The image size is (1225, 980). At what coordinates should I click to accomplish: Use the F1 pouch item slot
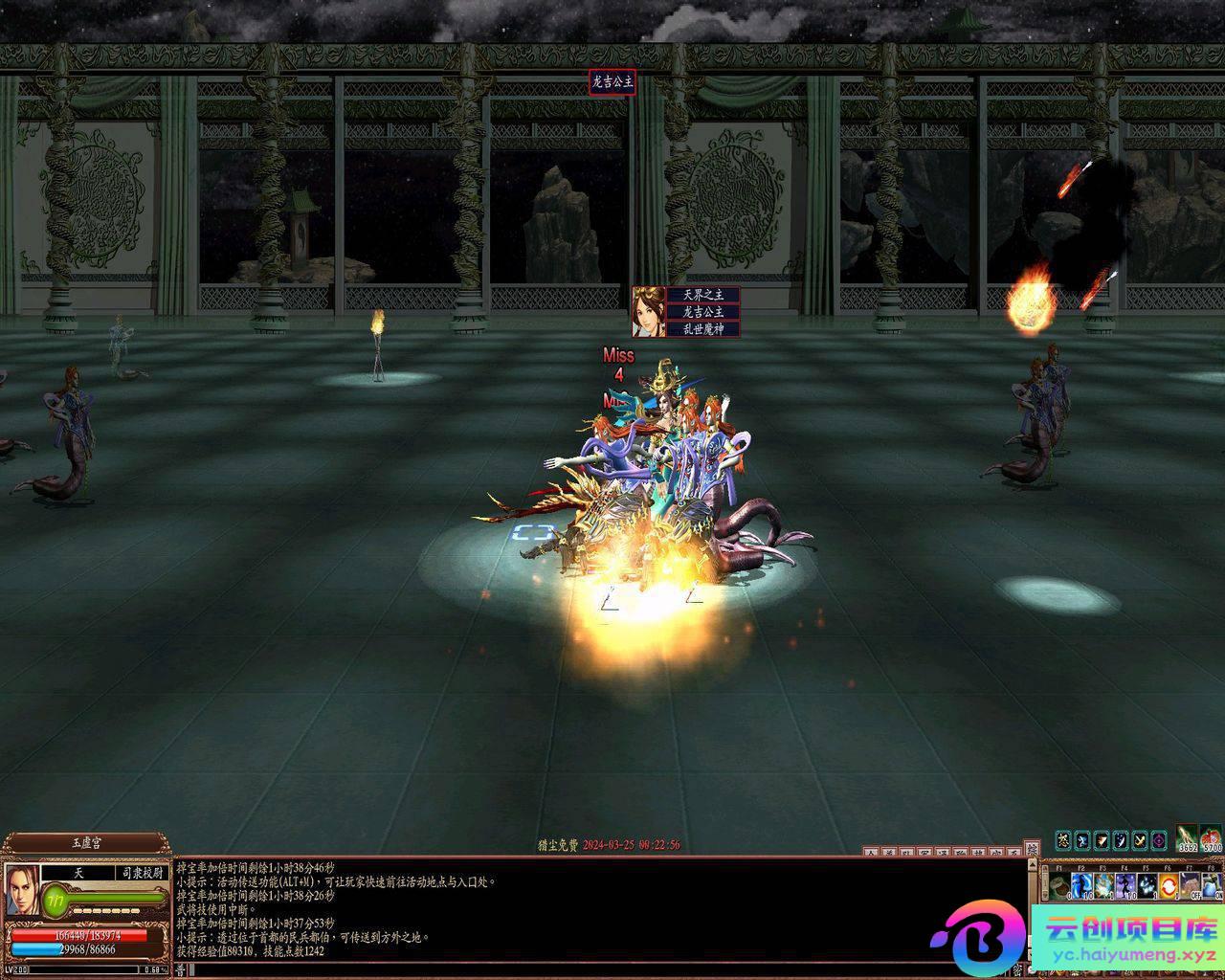pos(1059,885)
